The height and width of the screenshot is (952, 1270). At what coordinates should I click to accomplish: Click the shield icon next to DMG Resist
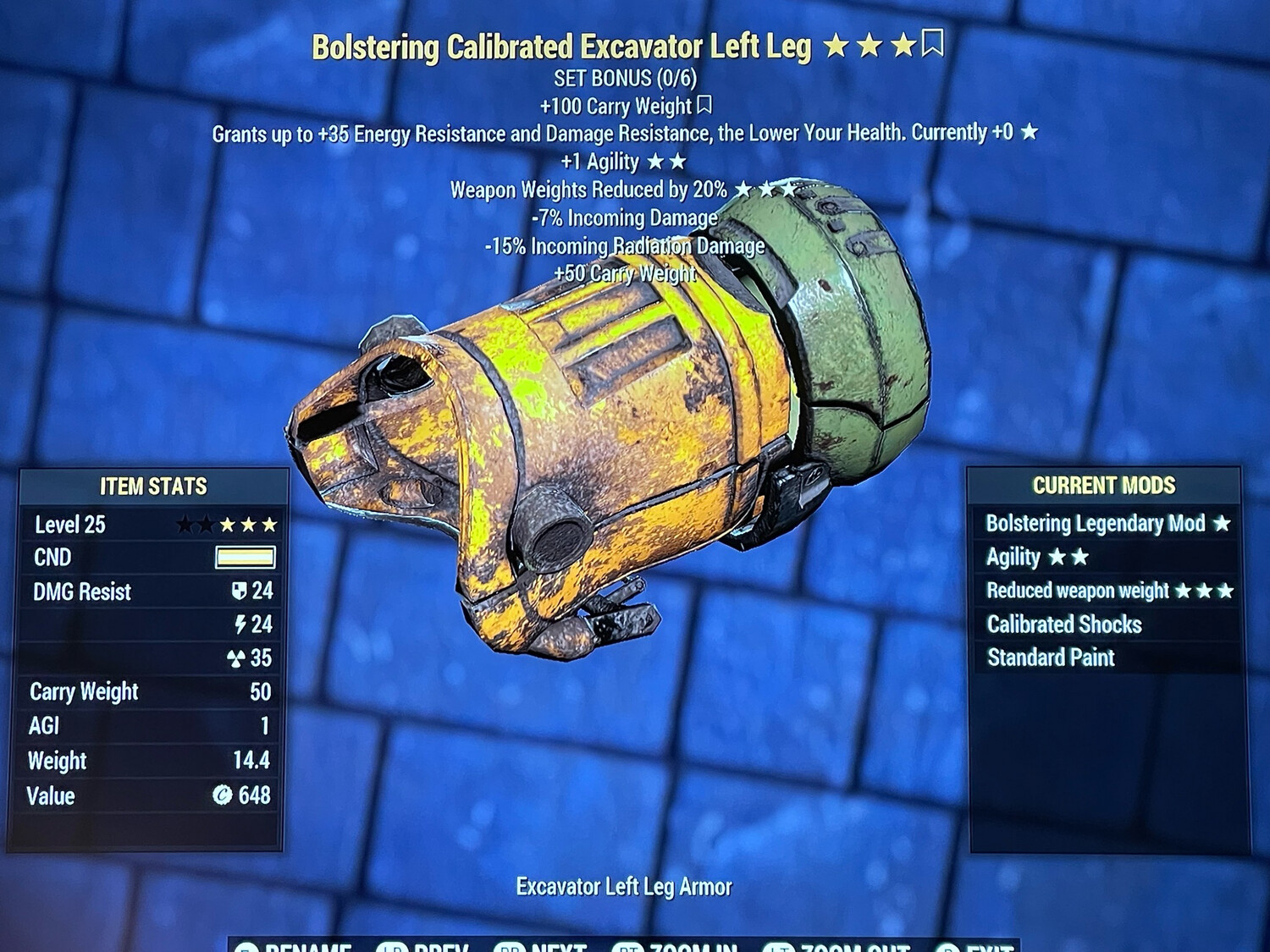pos(239,592)
